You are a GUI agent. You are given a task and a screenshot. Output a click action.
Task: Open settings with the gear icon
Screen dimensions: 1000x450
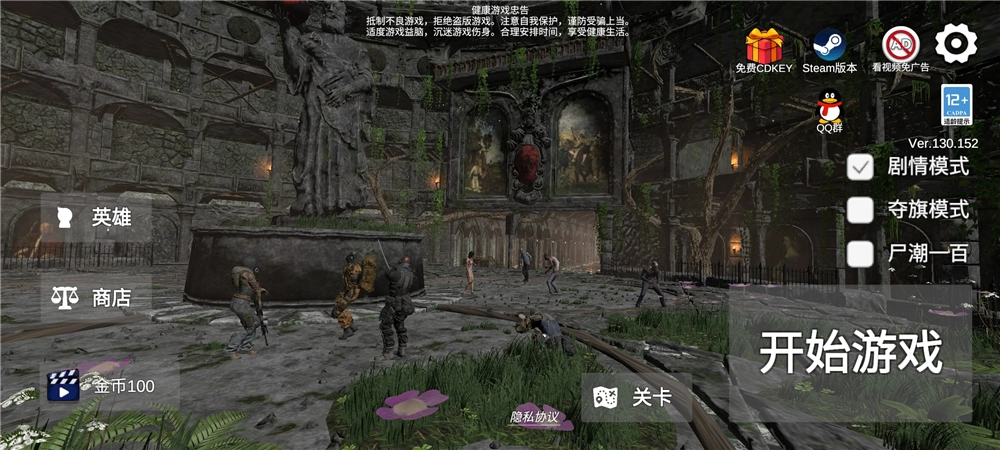coord(956,43)
